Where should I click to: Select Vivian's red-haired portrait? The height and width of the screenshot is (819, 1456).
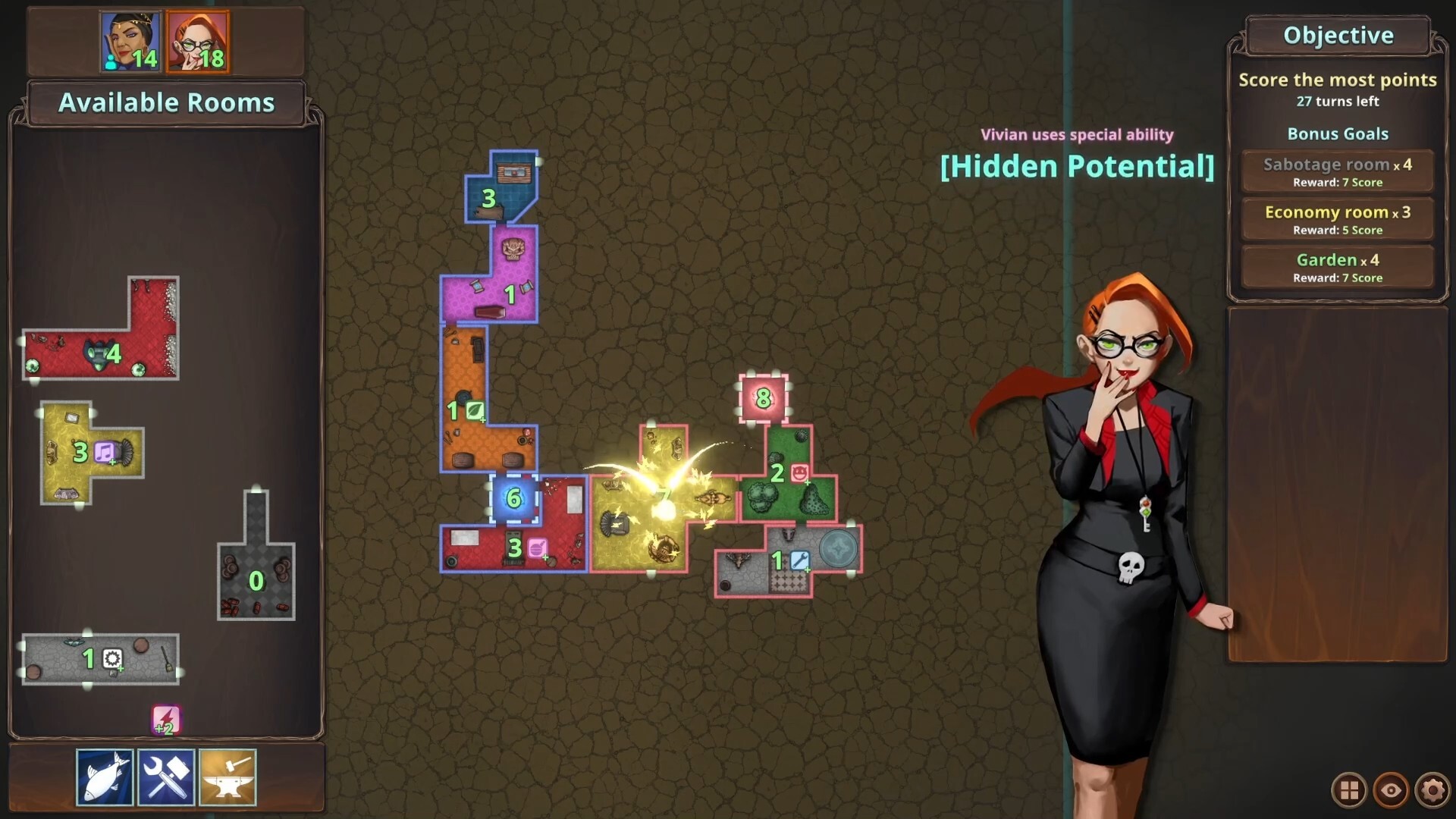197,39
